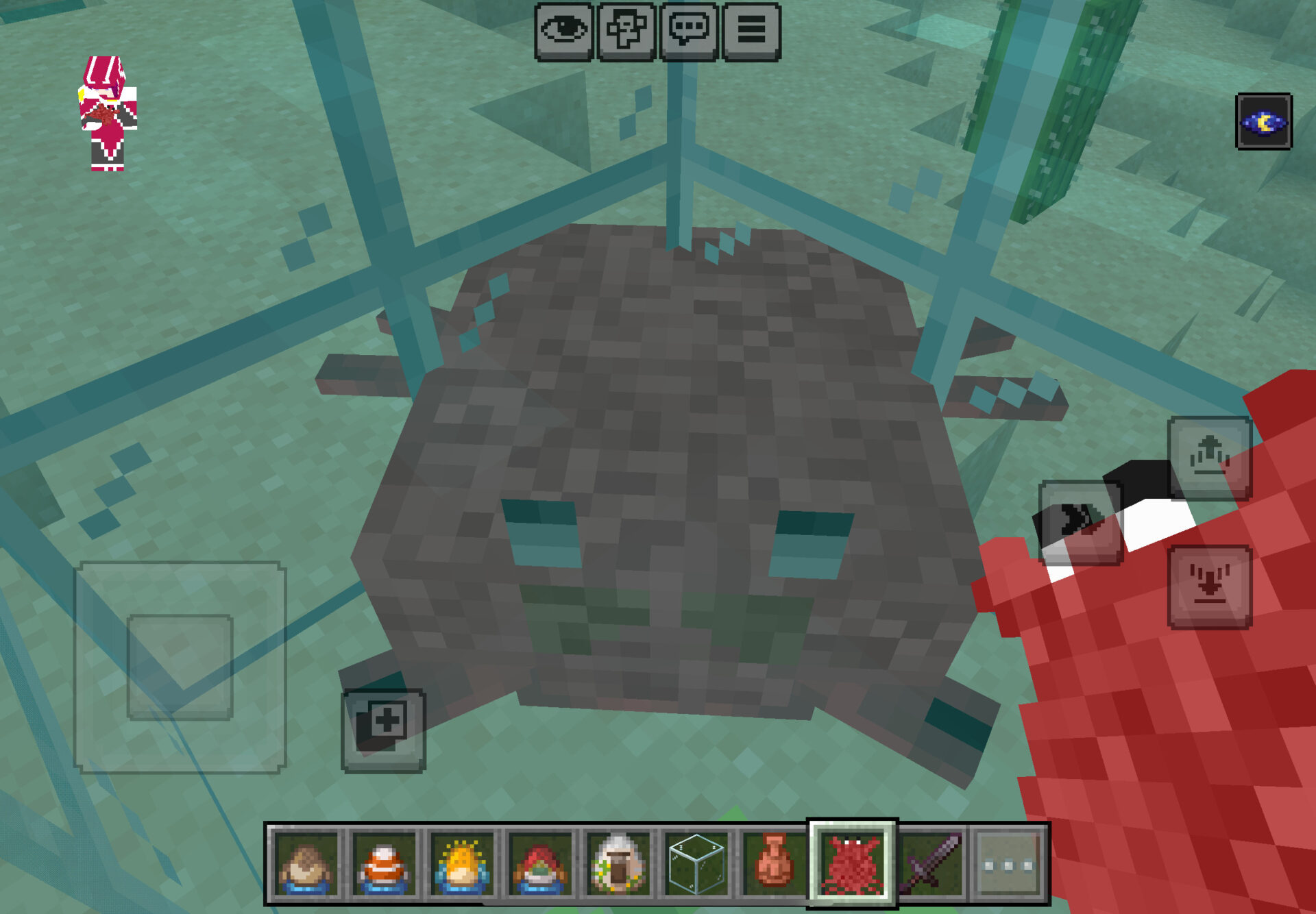Viewport: 1316px width, 914px height.
Task: Open the pause menu hamburger button
Action: 751,32
